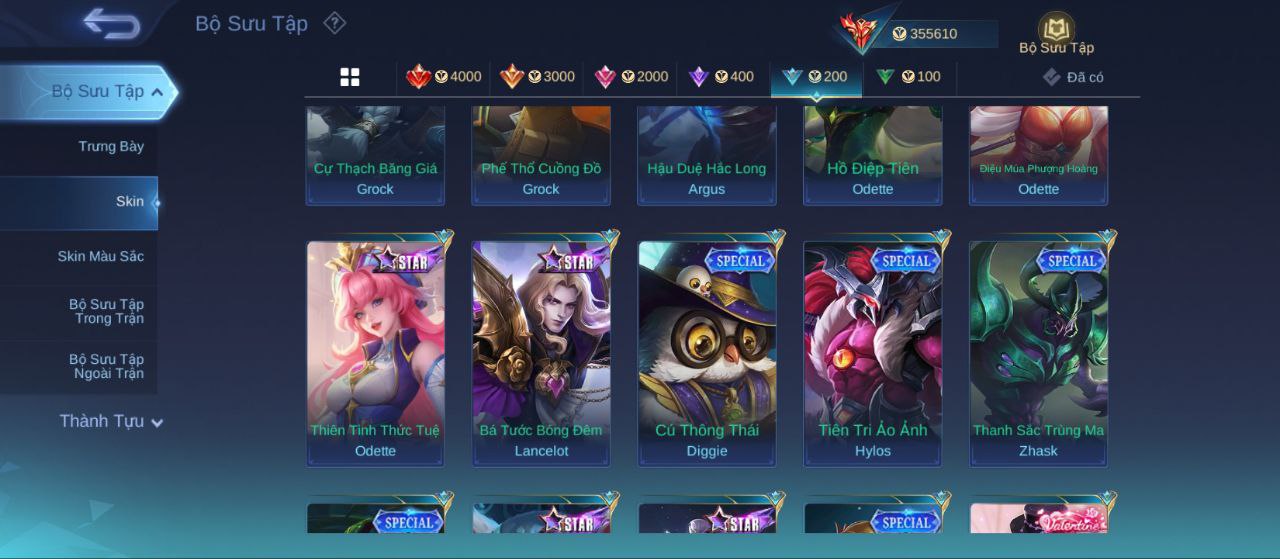Viewport: 1280px width, 559px height.
Task: Select Odette Thiên Tinh Thức Tuệ skin card
Action: 375,352
